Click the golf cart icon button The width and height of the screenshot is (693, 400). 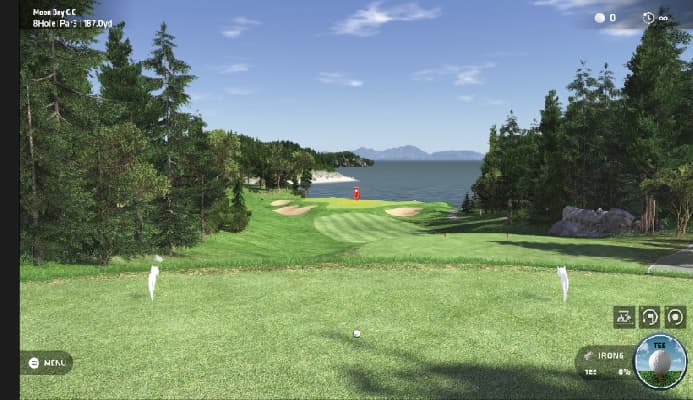click(x=624, y=317)
